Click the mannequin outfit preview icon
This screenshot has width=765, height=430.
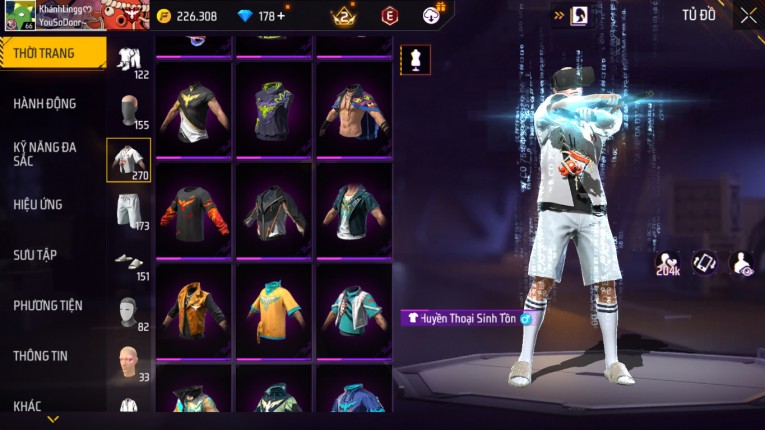(415, 59)
